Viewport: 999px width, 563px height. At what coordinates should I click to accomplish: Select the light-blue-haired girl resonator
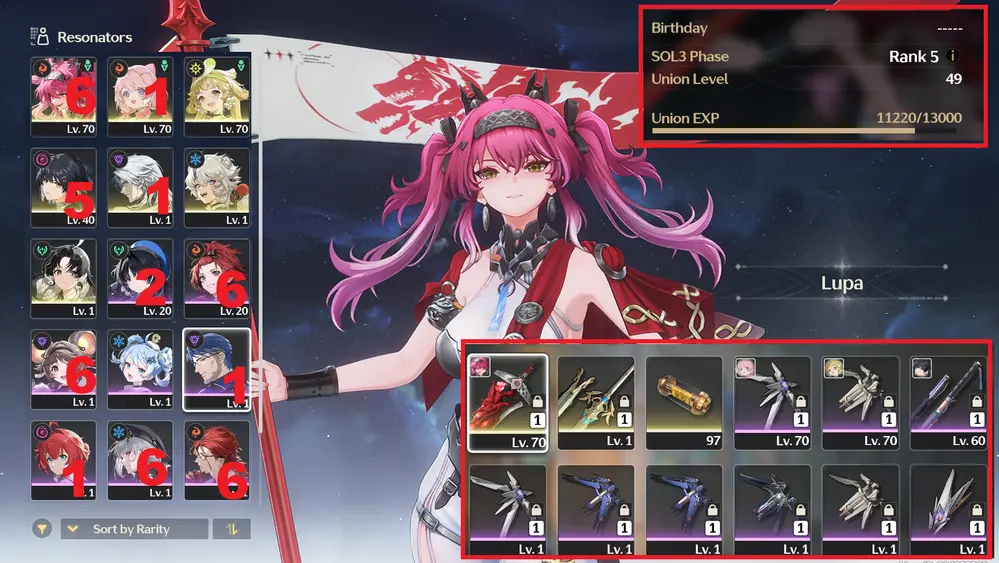(x=140, y=365)
